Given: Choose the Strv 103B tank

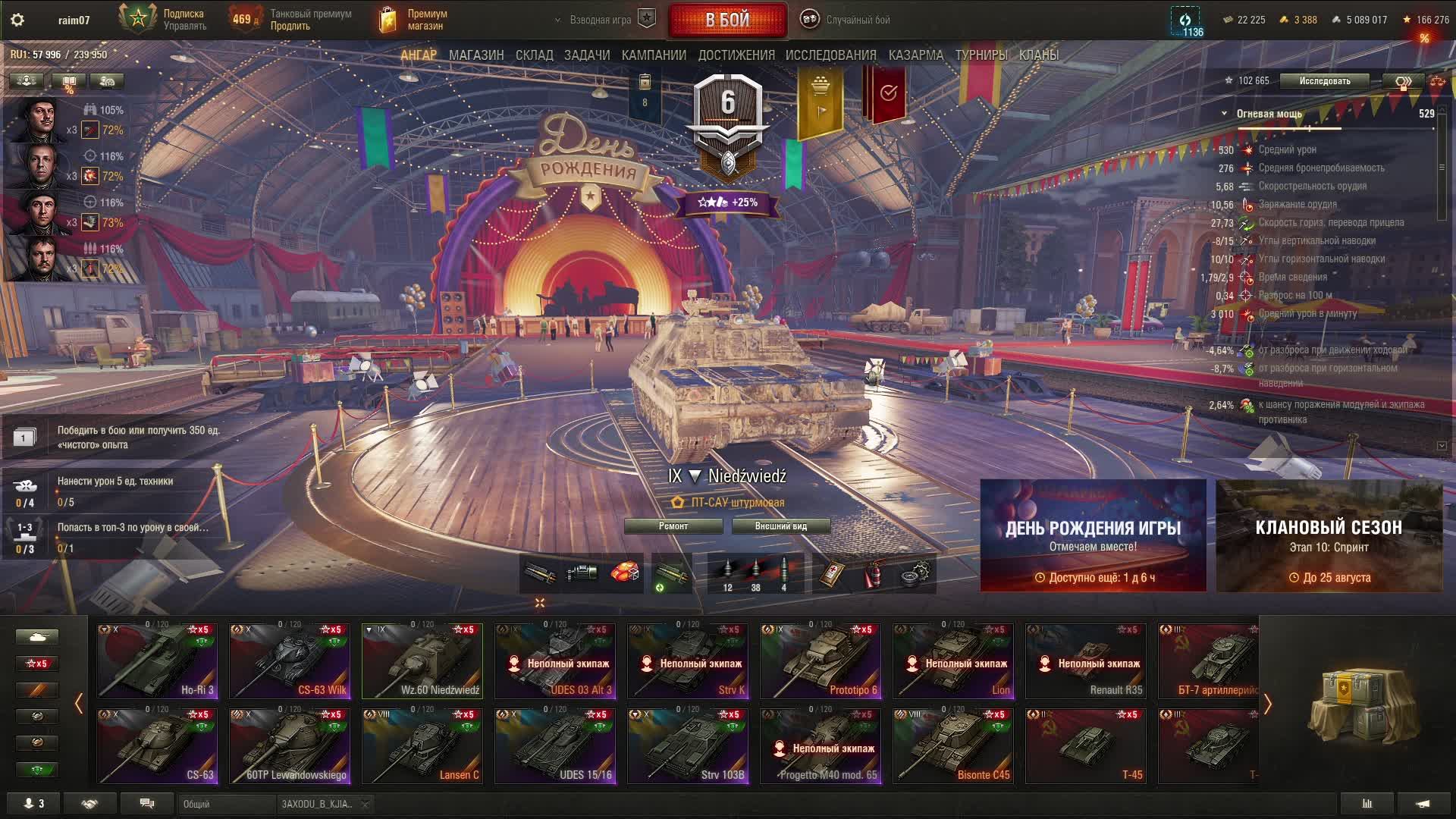Looking at the screenshot, I should point(688,746).
